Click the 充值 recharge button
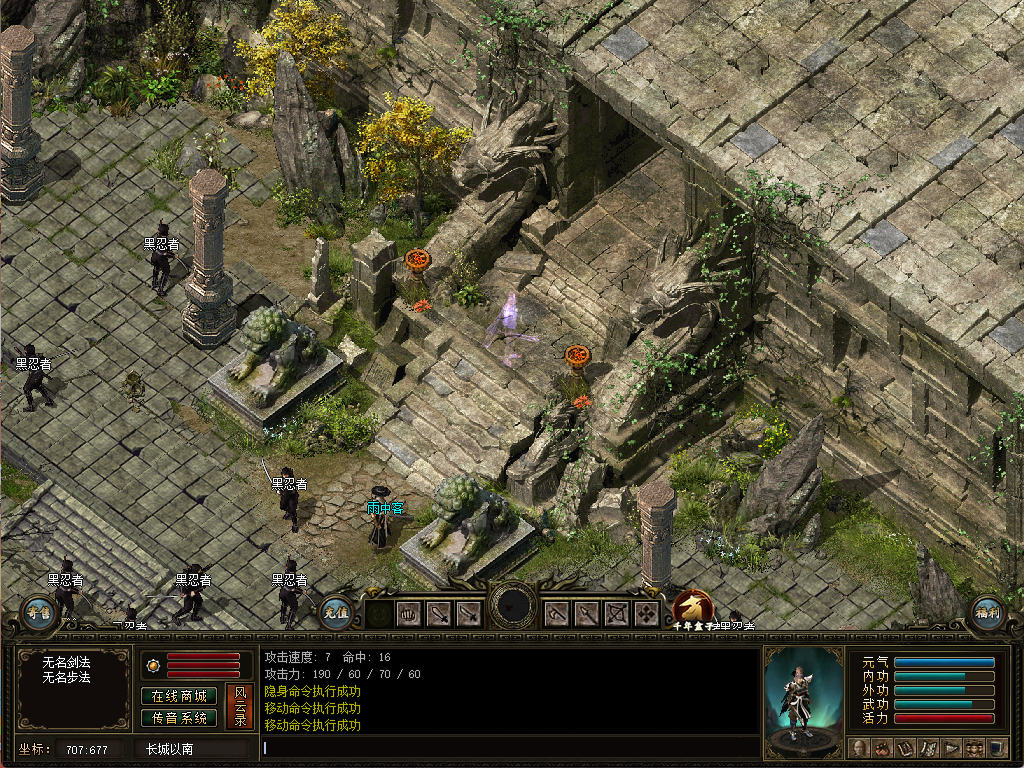Image resolution: width=1024 pixels, height=768 pixels. (336, 611)
